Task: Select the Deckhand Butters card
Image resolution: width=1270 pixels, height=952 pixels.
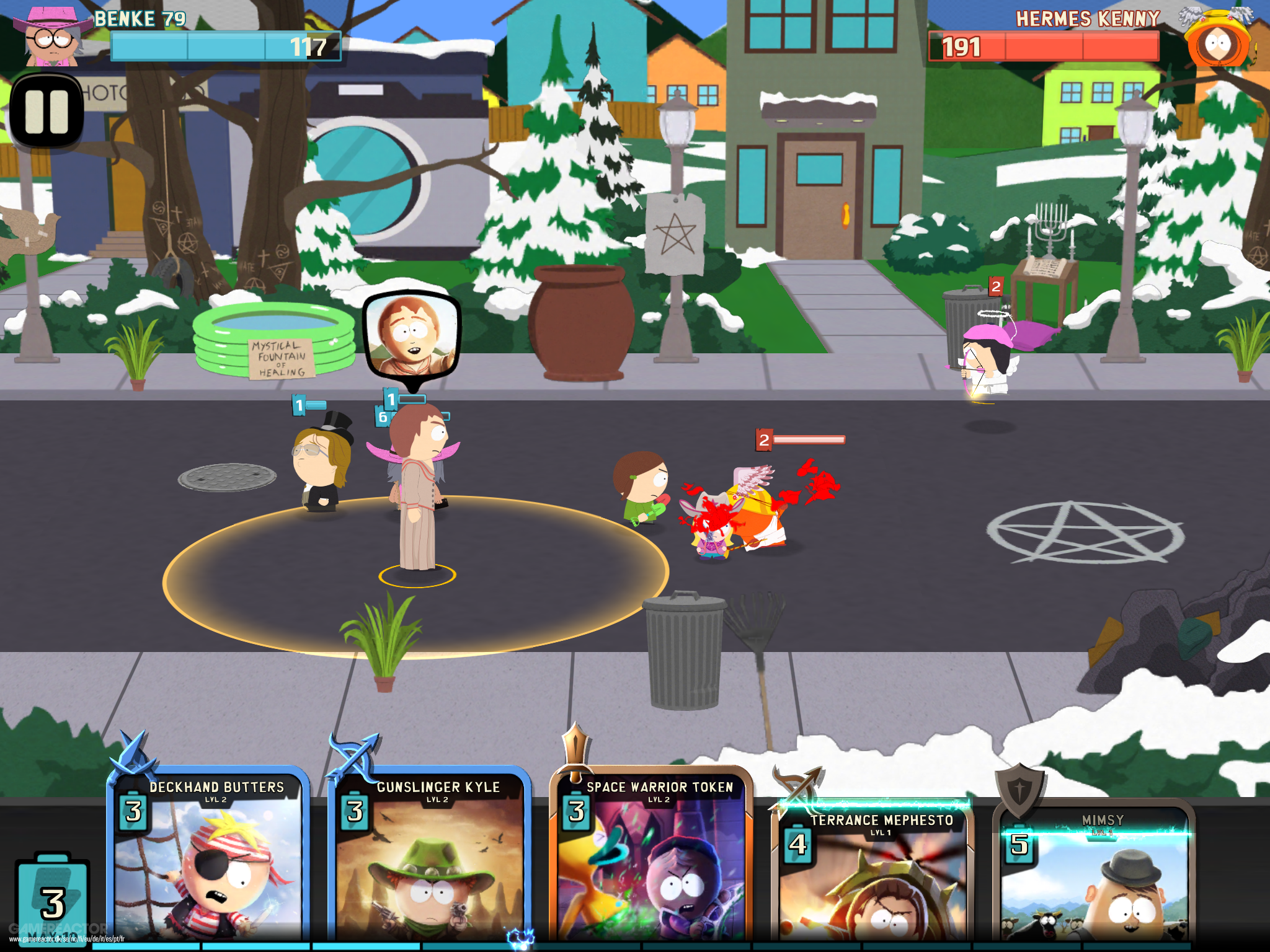Action: click(208, 862)
